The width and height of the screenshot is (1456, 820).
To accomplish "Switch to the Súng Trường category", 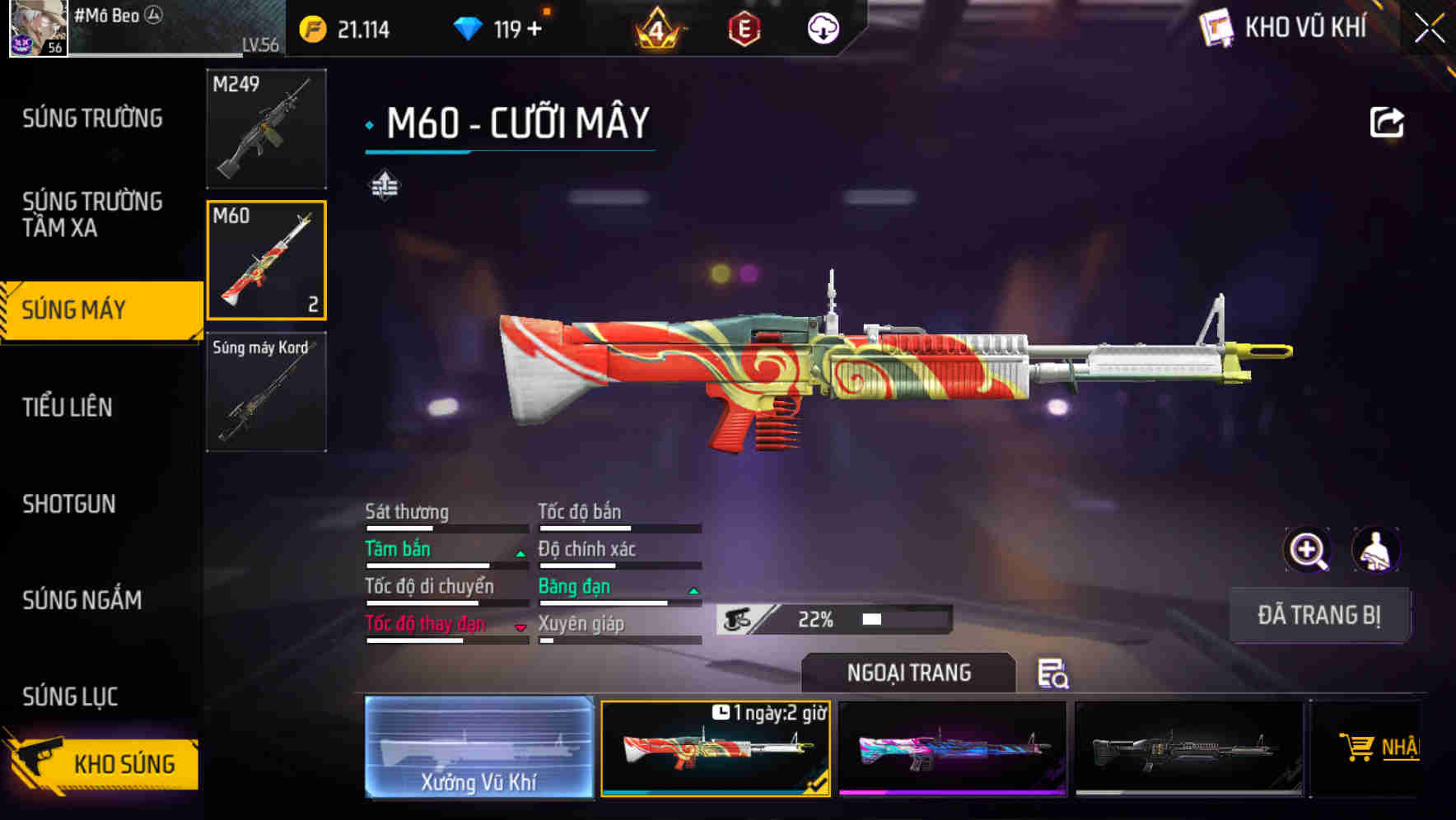I will 92,119.
